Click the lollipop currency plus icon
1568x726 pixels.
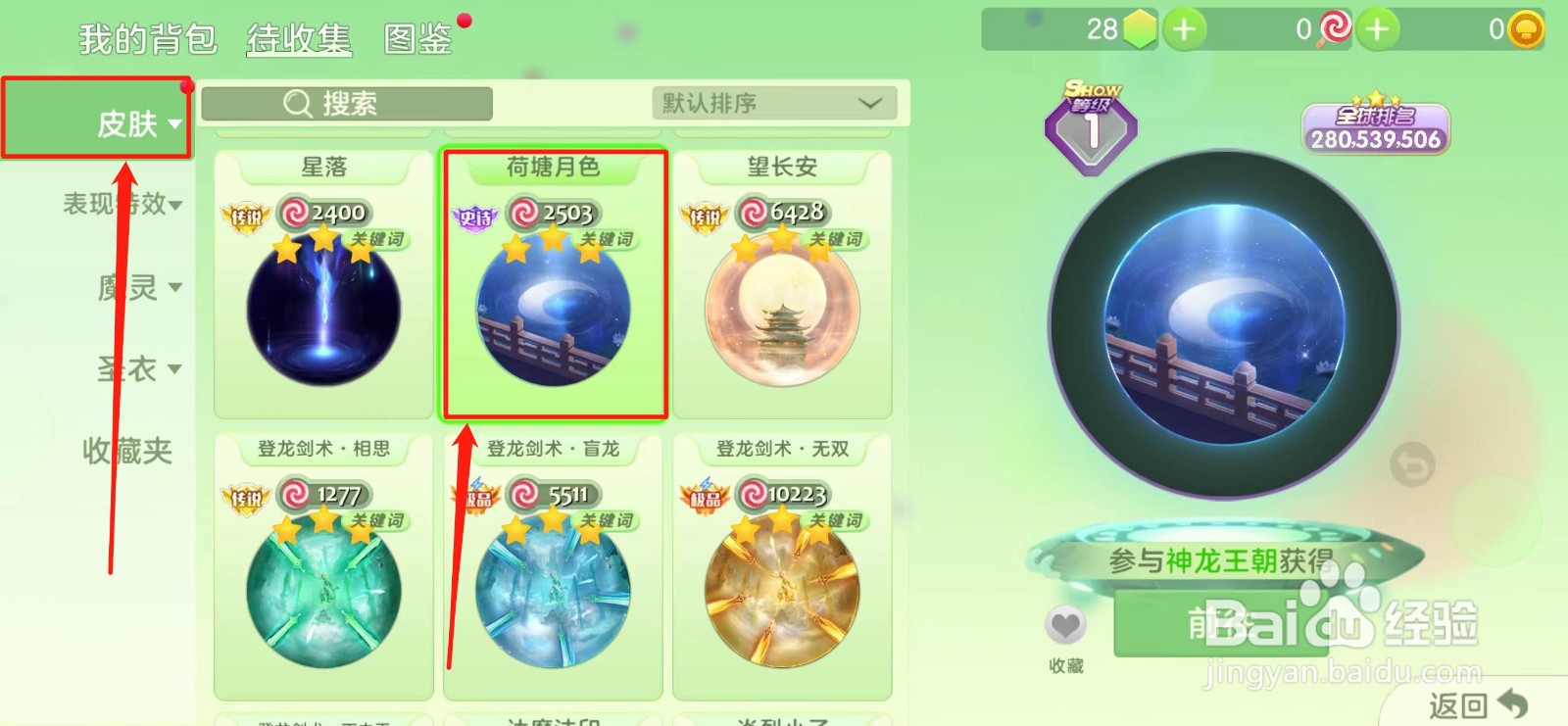click(1378, 28)
